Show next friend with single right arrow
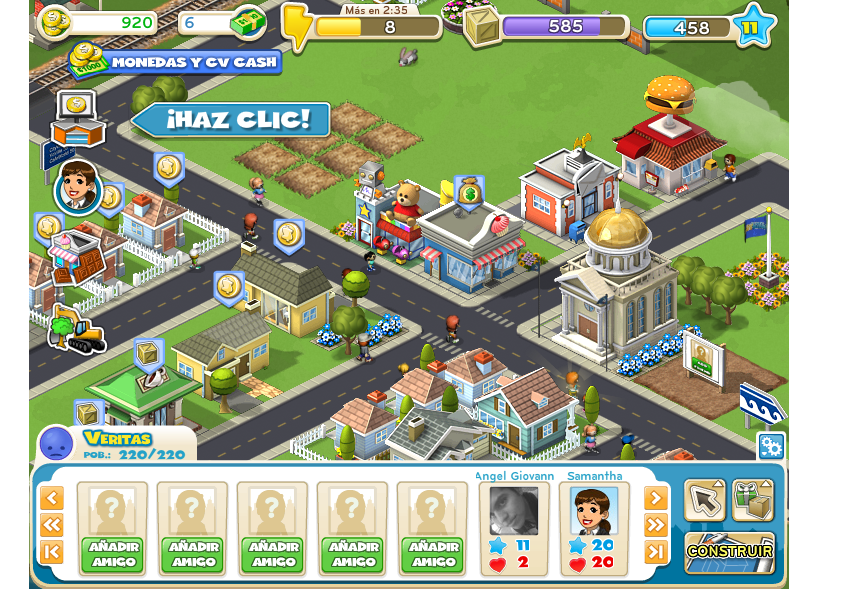Viewport: 843px width, 601px height. 655,498
